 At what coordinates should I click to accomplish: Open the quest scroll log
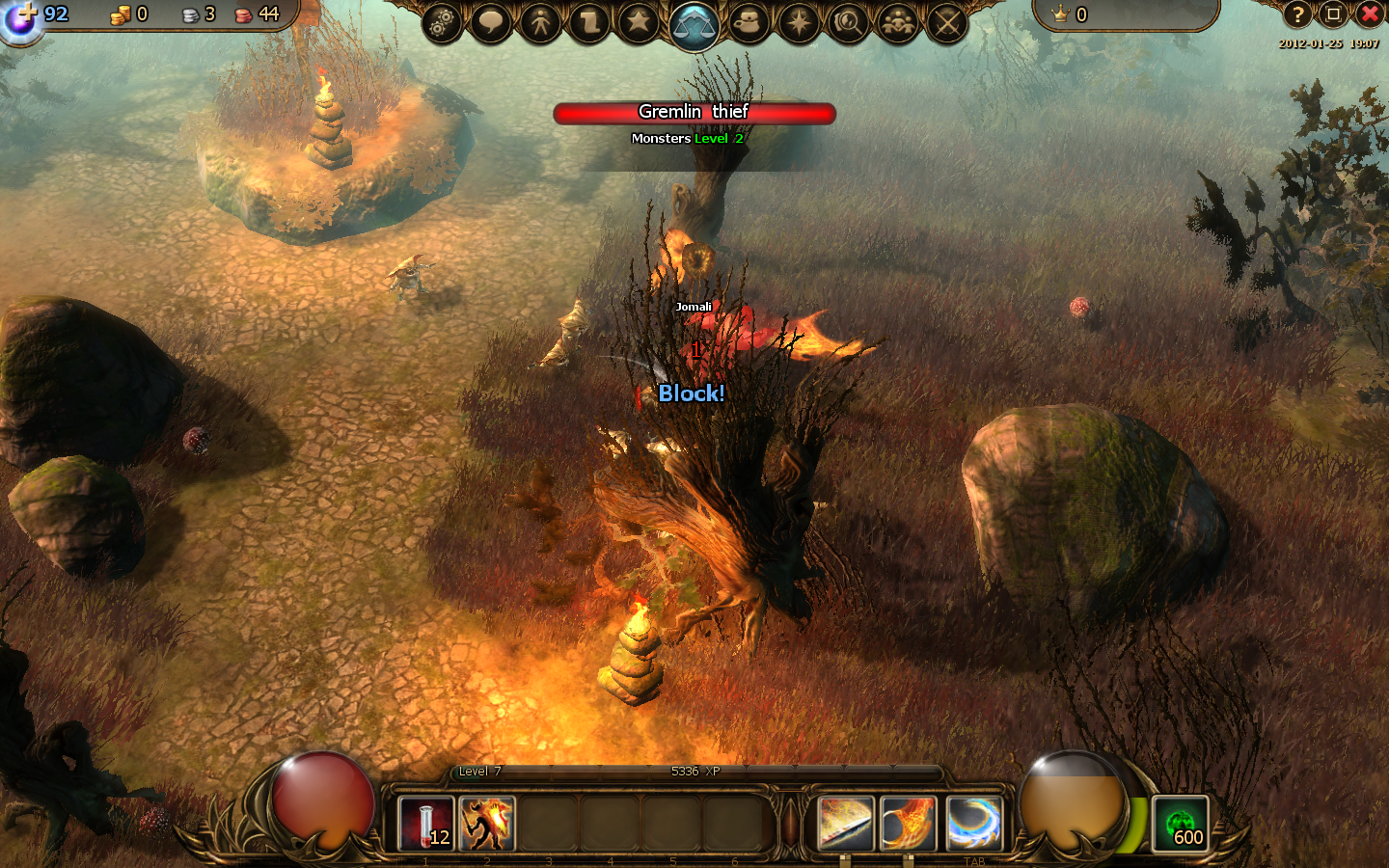(589, 22)
